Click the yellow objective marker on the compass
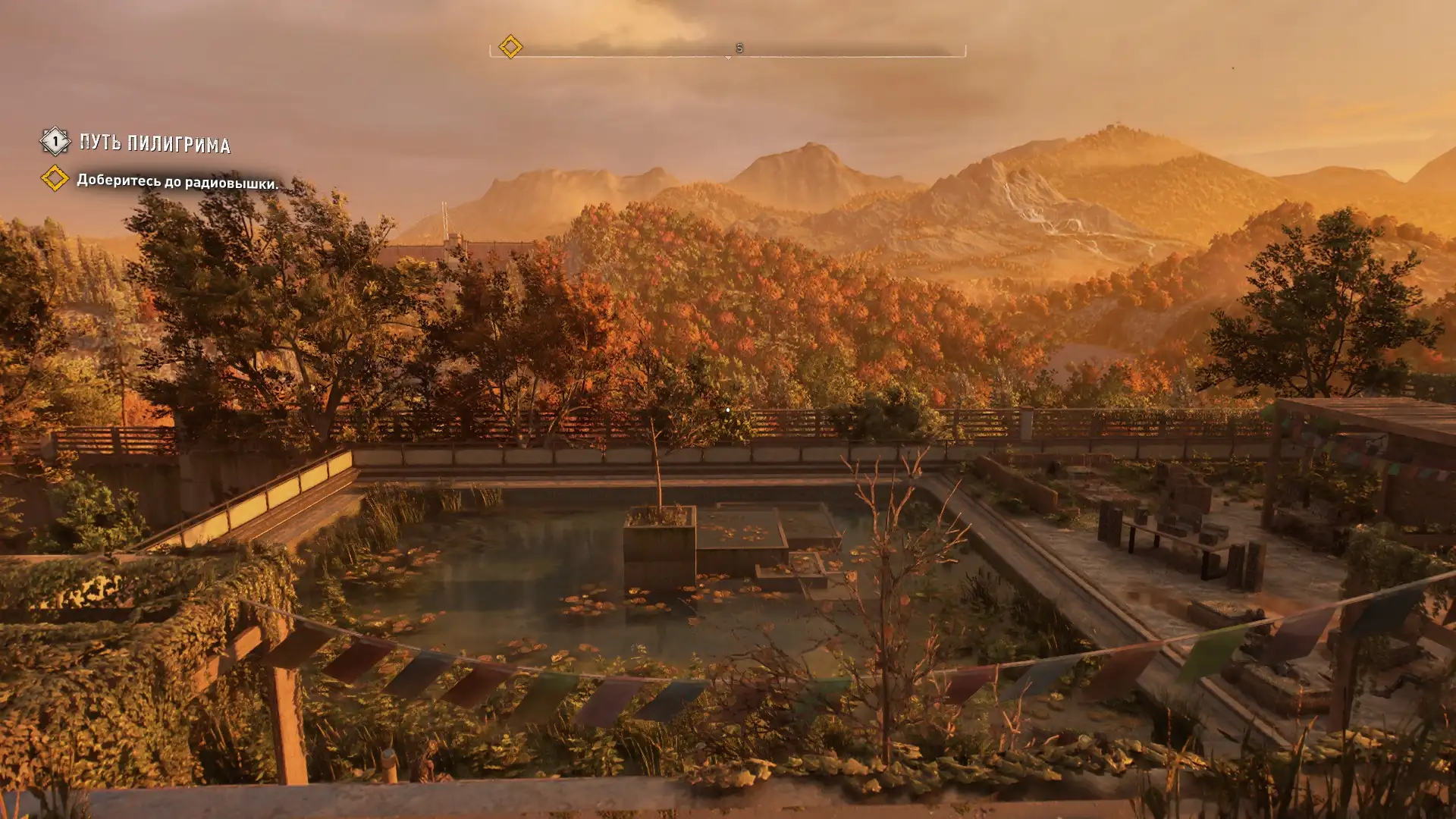Image resolution: width=1456 pixels, height=819 pixels. [510, 47]
